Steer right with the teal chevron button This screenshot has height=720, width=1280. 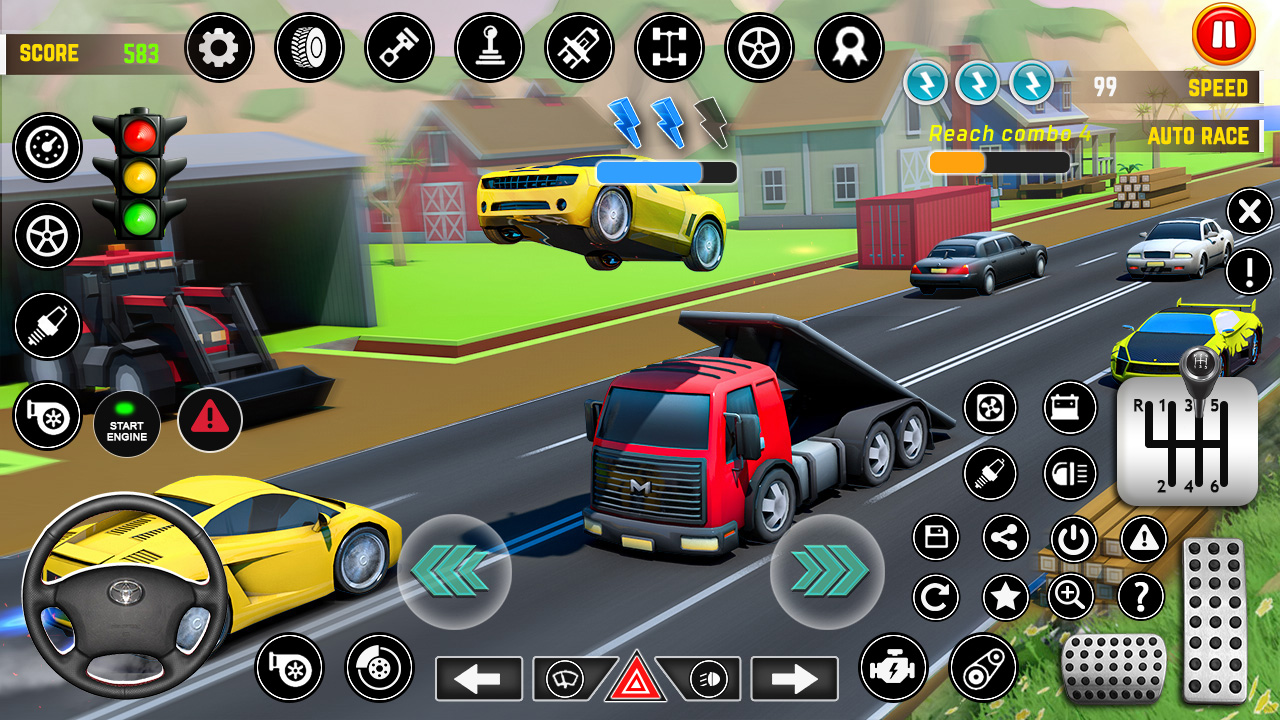pos(827,572)
